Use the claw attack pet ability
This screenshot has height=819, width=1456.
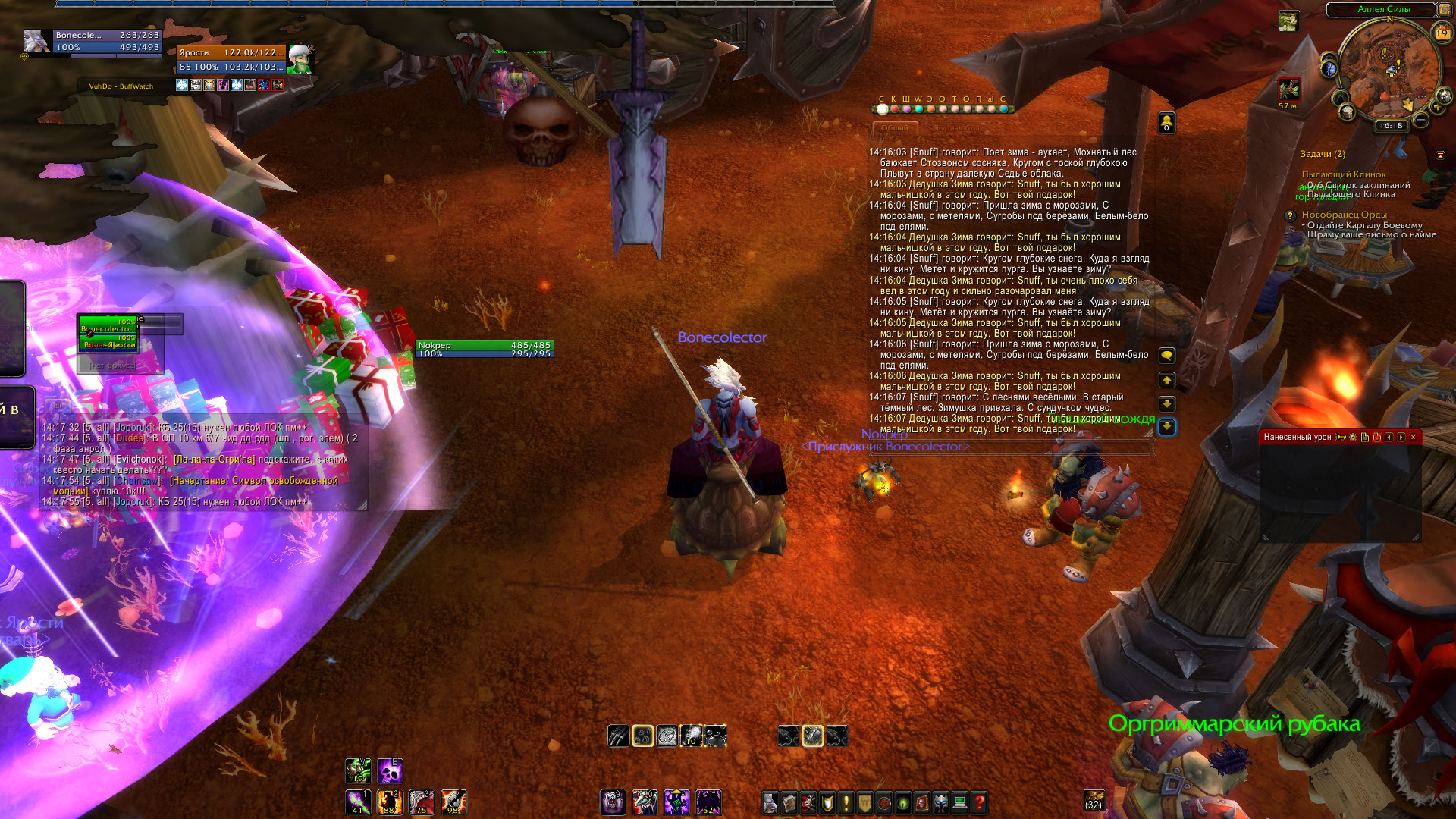(618, 736)
